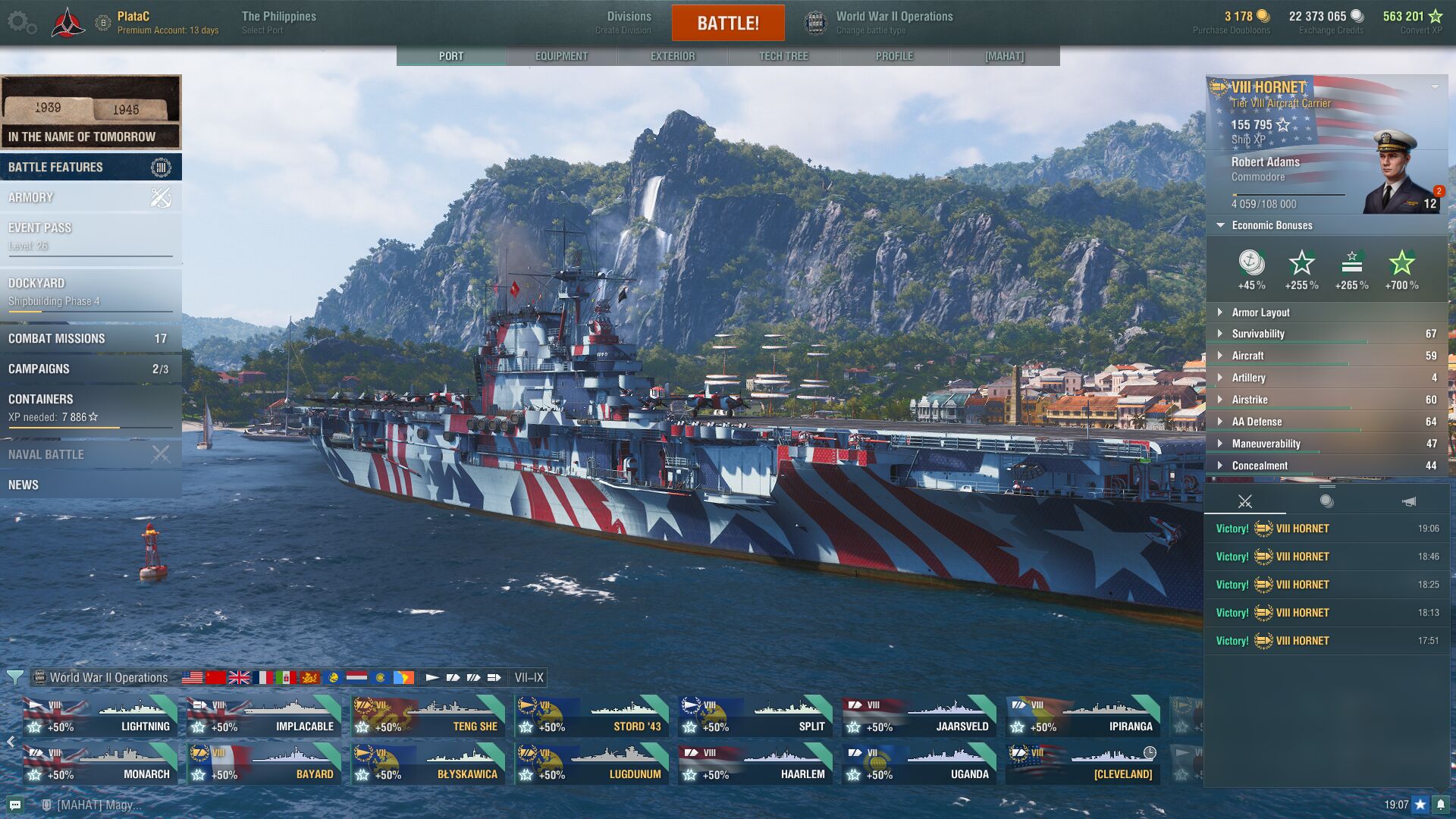Open commander Robert Adams' portrait
Image resolution: width=1456 pixels, height=819 pixels.
click(x=1398, y=173)
